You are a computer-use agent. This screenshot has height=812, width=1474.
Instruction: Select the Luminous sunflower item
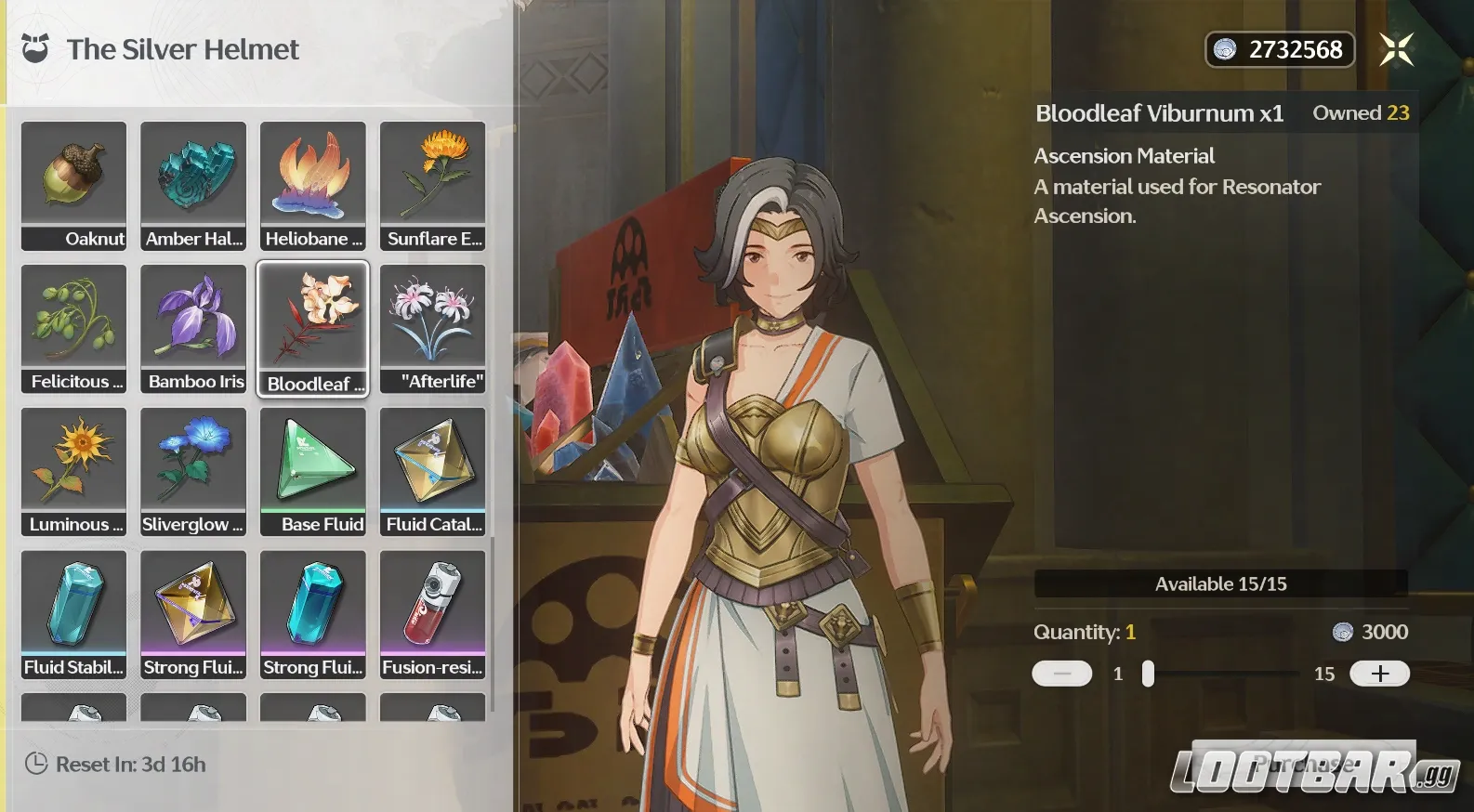[x=73, y=471]
